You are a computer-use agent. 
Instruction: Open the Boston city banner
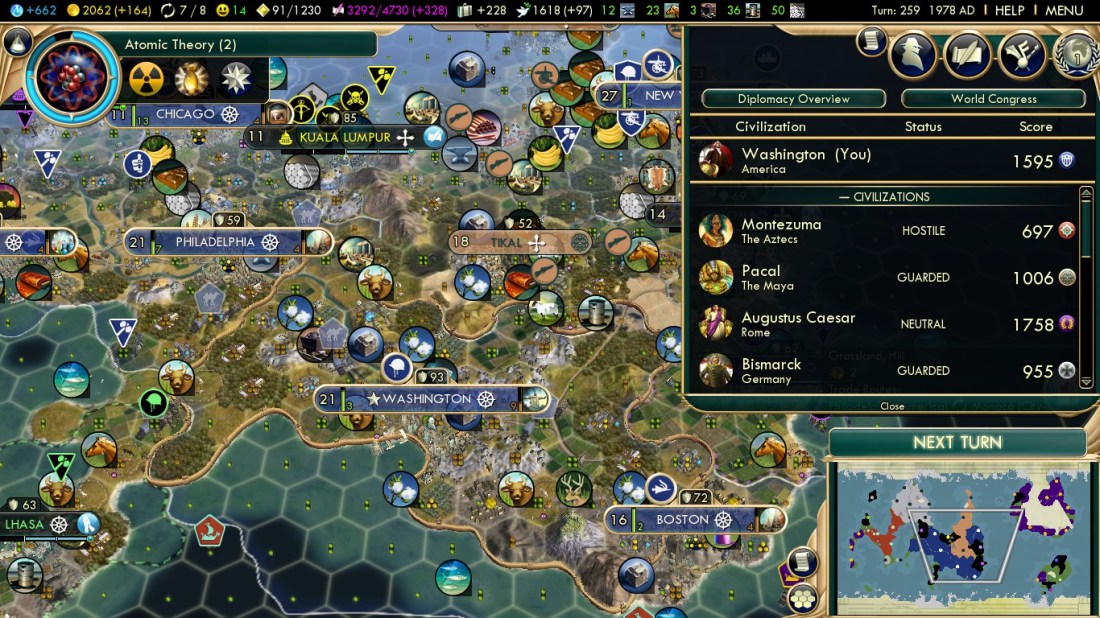(682, 520)
